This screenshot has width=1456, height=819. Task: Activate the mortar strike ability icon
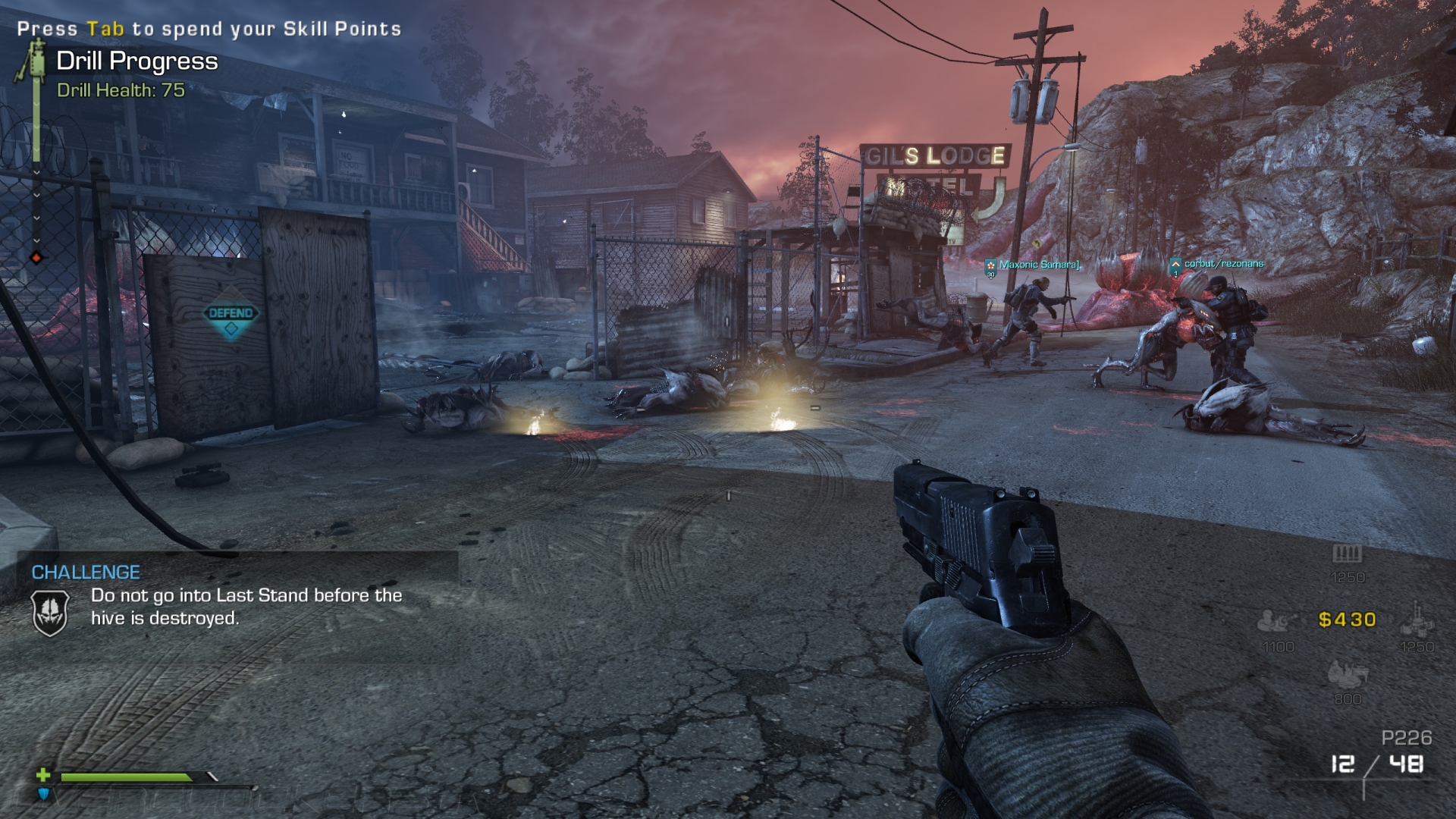coord(1416,620)
